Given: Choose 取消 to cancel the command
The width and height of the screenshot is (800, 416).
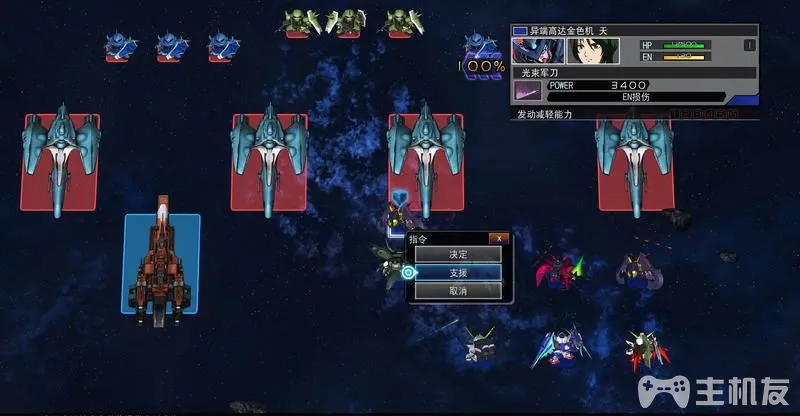Looking at the screenshot, I should [x=458, y=290].
